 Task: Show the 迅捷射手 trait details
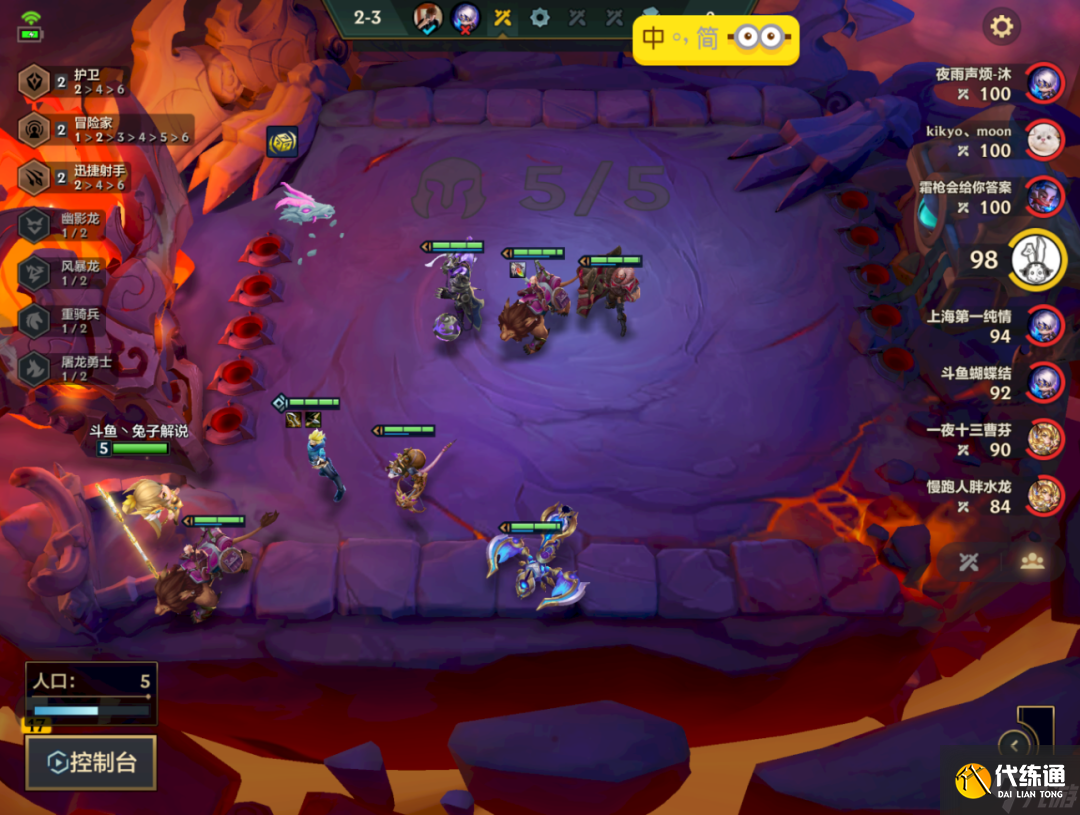(75, 177)
